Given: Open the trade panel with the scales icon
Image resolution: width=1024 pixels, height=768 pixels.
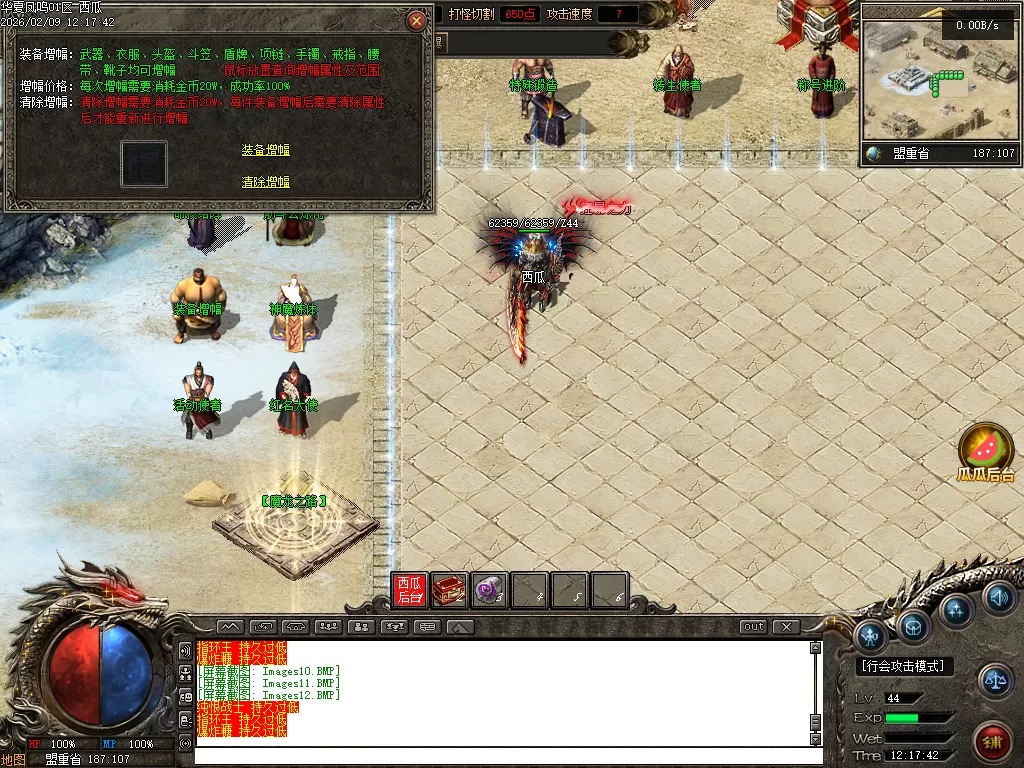Looking at the screenshot, I should click(994, 680).
